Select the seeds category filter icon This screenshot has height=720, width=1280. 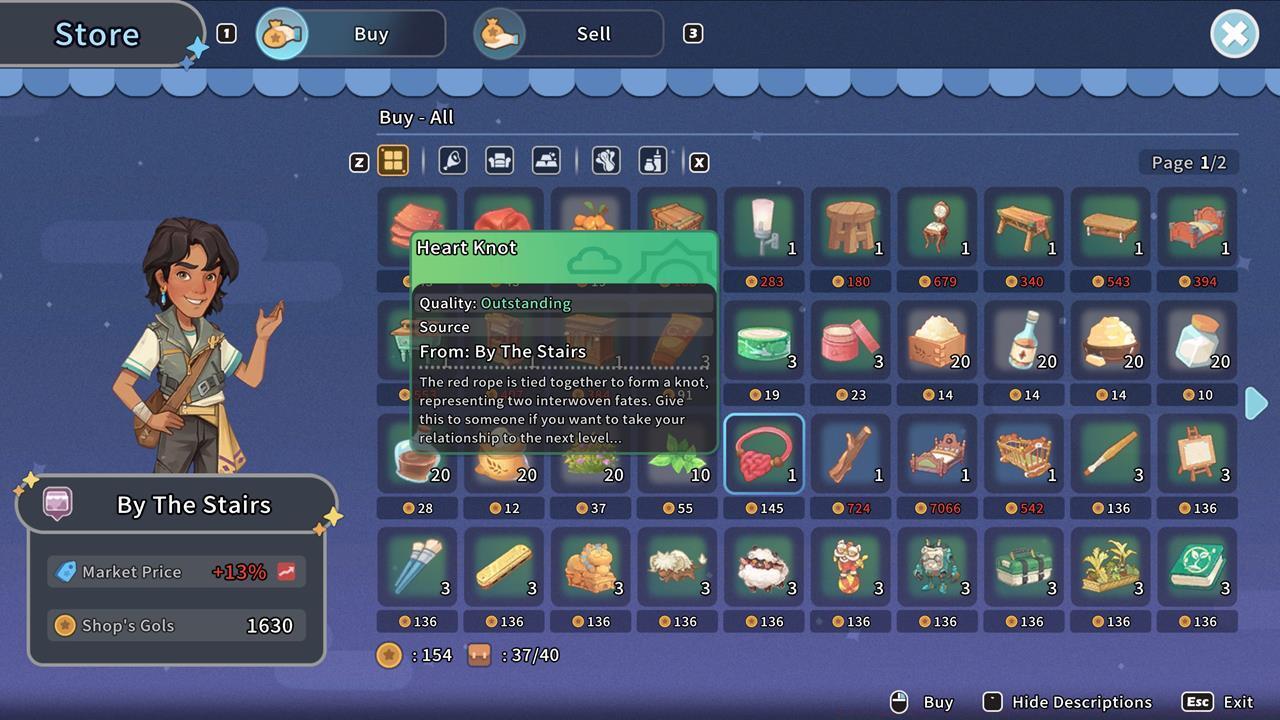(606, 161)
